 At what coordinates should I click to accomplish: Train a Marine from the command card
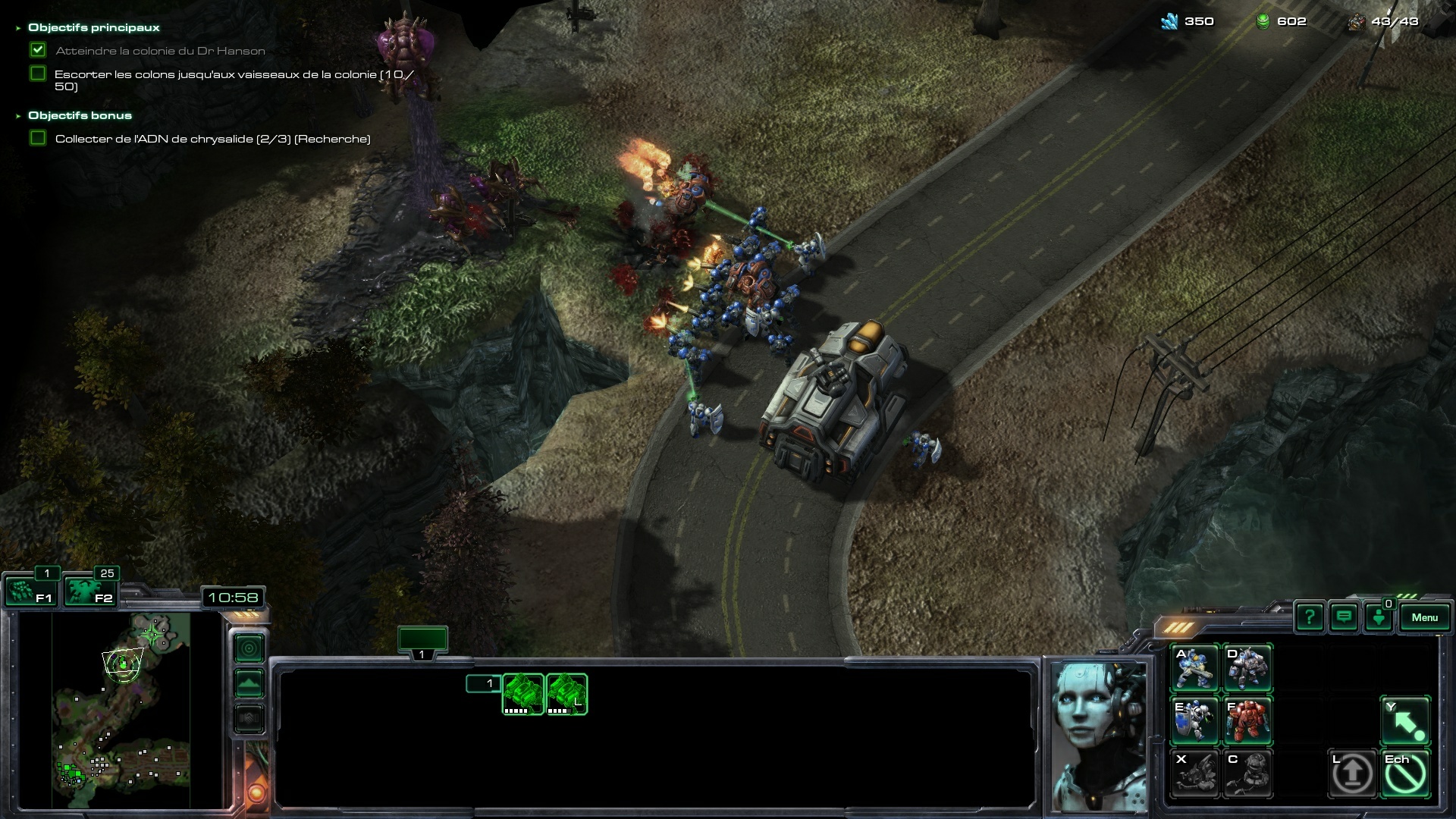coord(1194,667)
